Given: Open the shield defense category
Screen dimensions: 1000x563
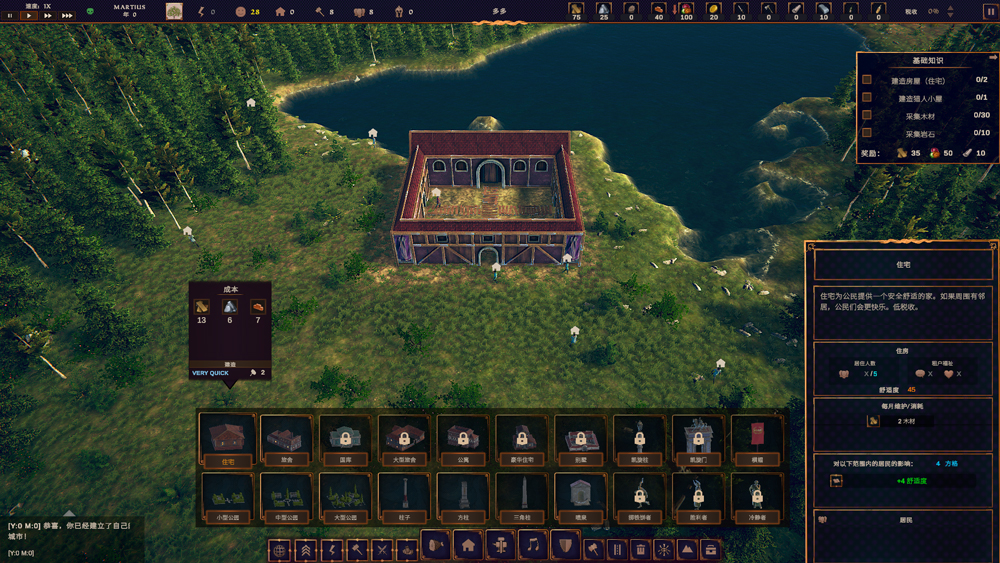Looking at the screenshot, I should [x=565, y=546].
